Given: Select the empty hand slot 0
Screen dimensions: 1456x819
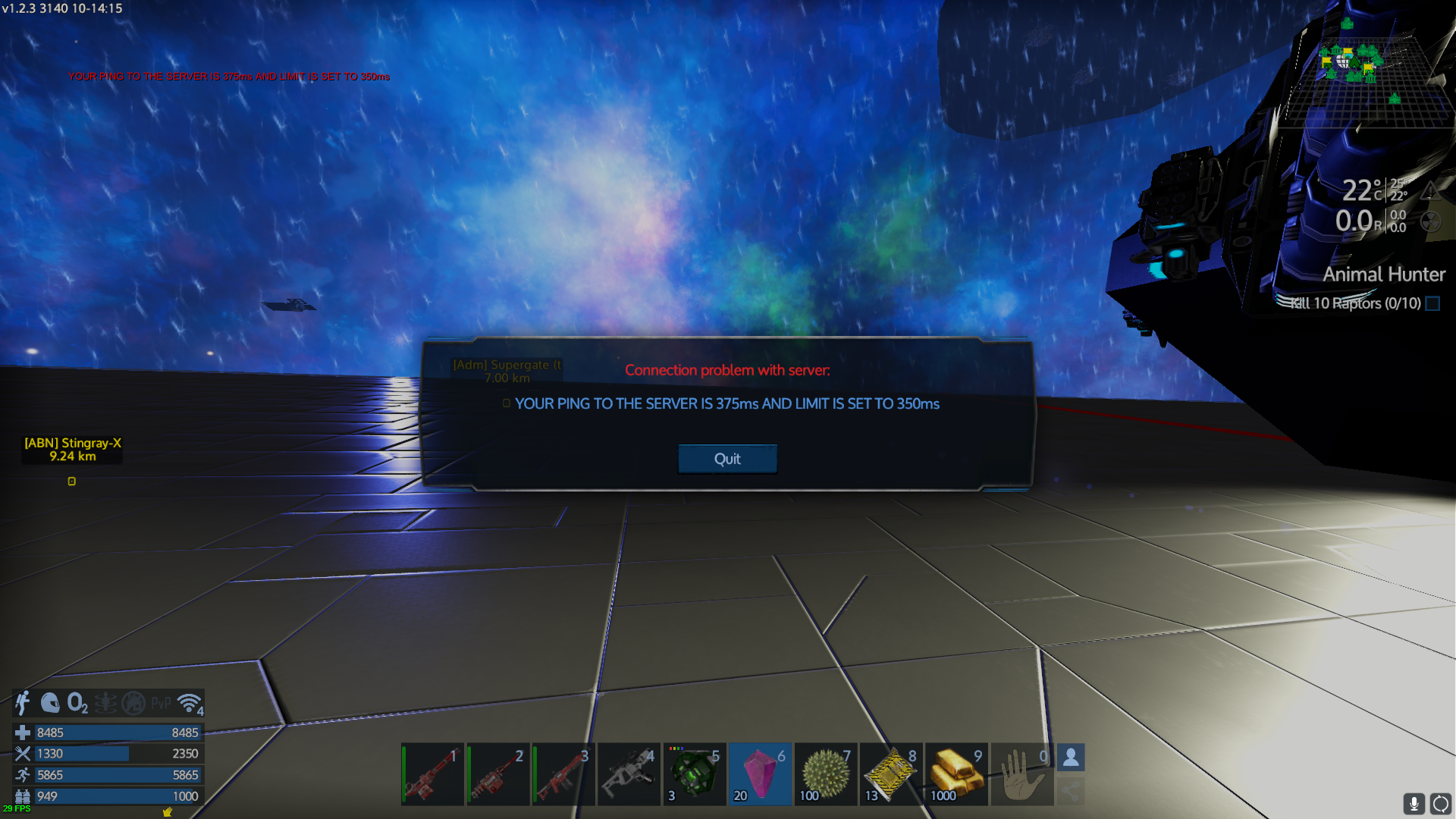Looking at the screenshot, I should pos(1021,774).
